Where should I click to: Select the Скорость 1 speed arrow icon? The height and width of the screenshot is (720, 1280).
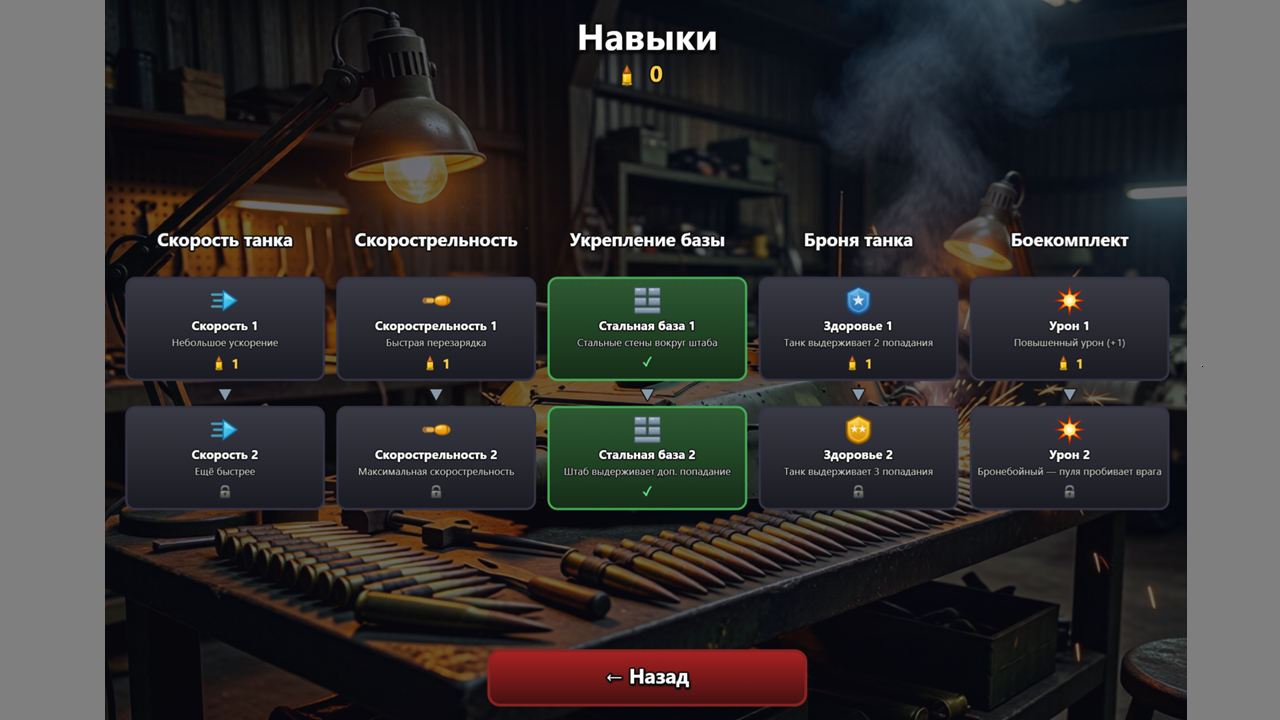224,299
